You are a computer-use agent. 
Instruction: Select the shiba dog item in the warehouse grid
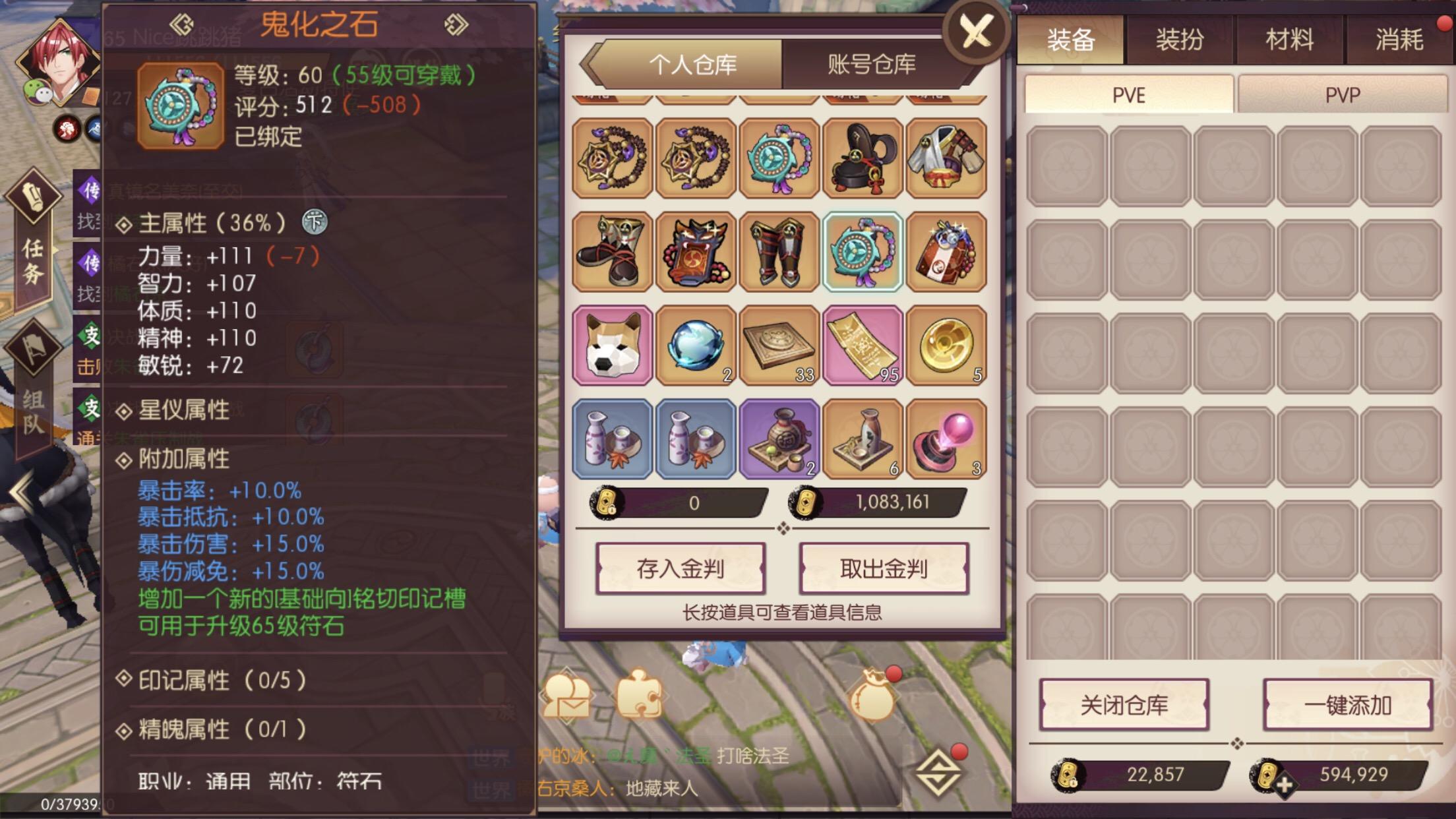[x=613, y=346]
